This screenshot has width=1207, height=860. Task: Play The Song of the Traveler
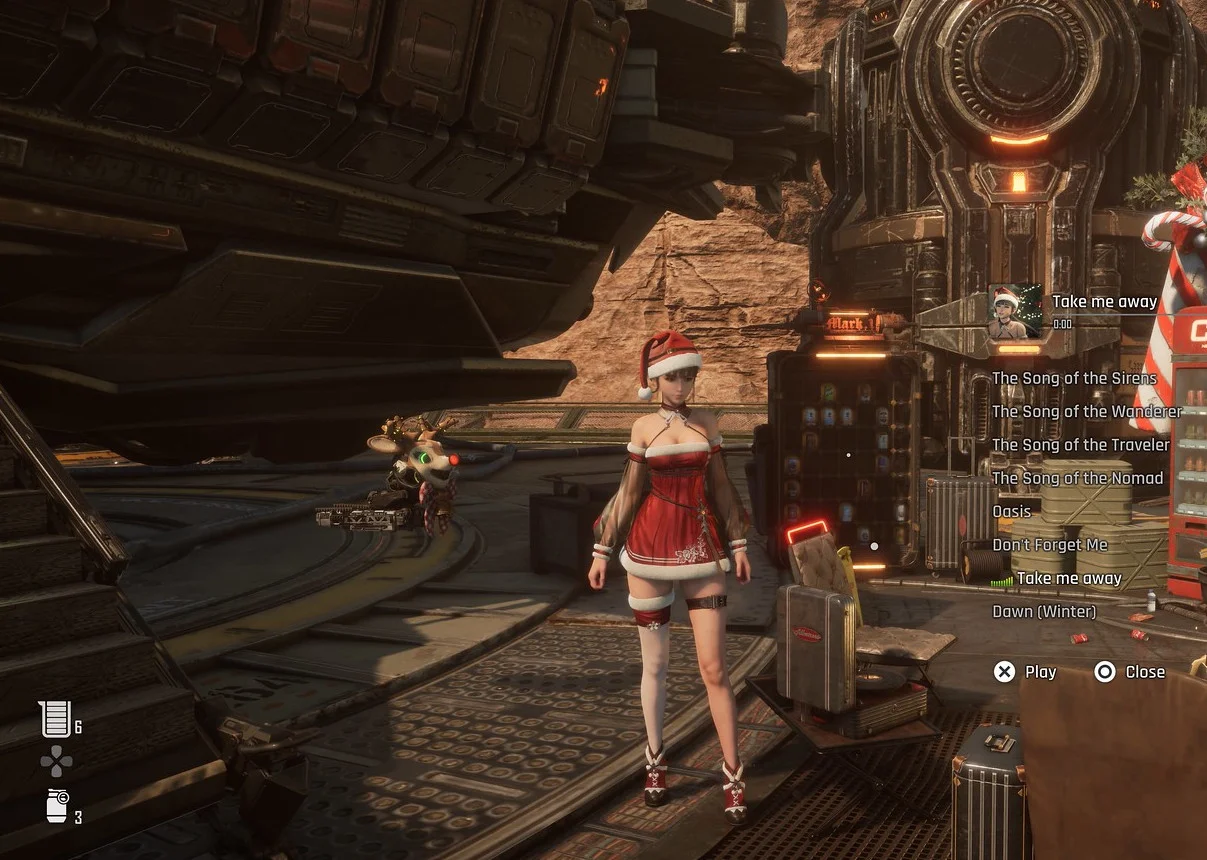point(1080,445)
